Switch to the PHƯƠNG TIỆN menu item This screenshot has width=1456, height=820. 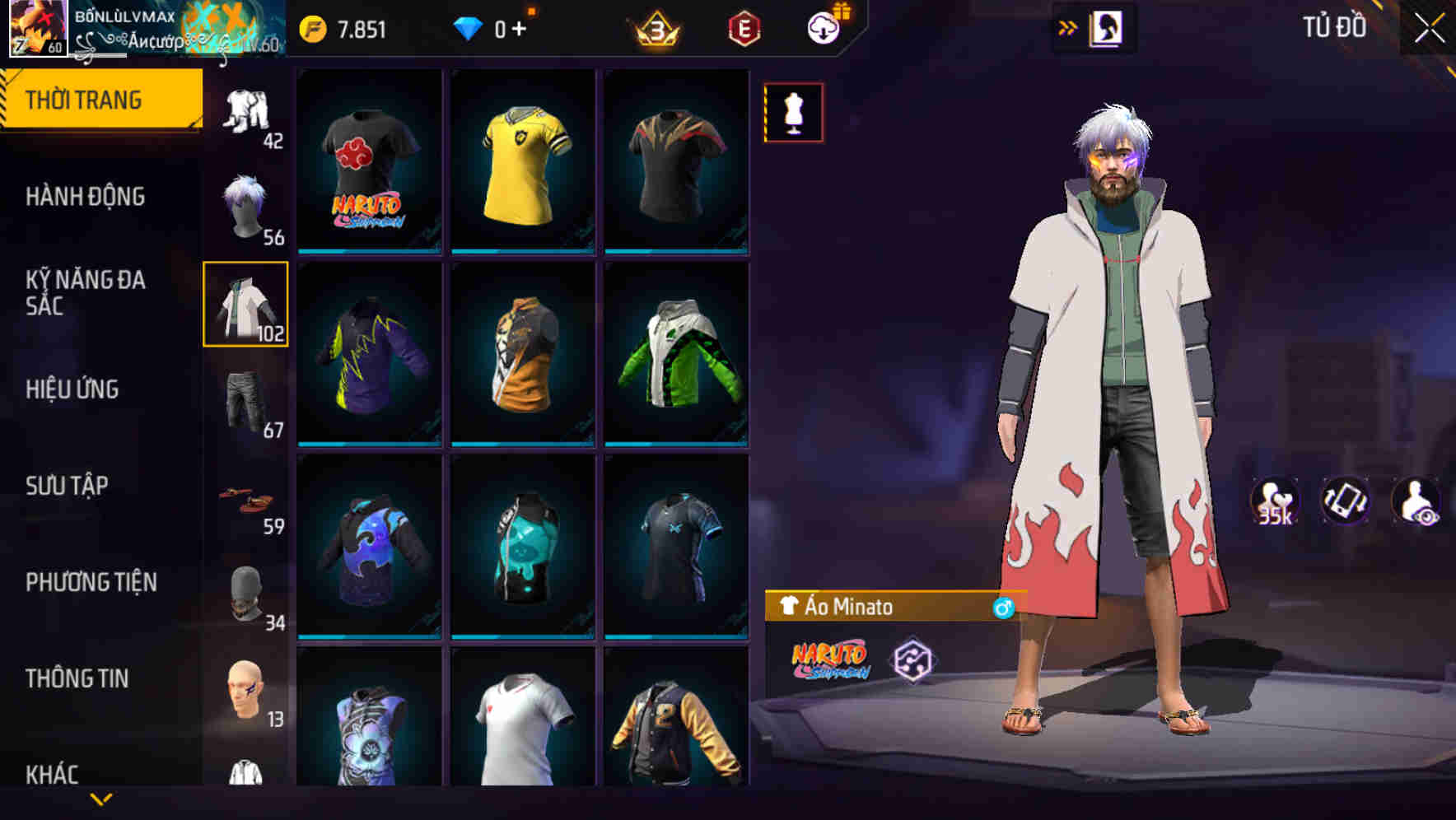[91, 581]
